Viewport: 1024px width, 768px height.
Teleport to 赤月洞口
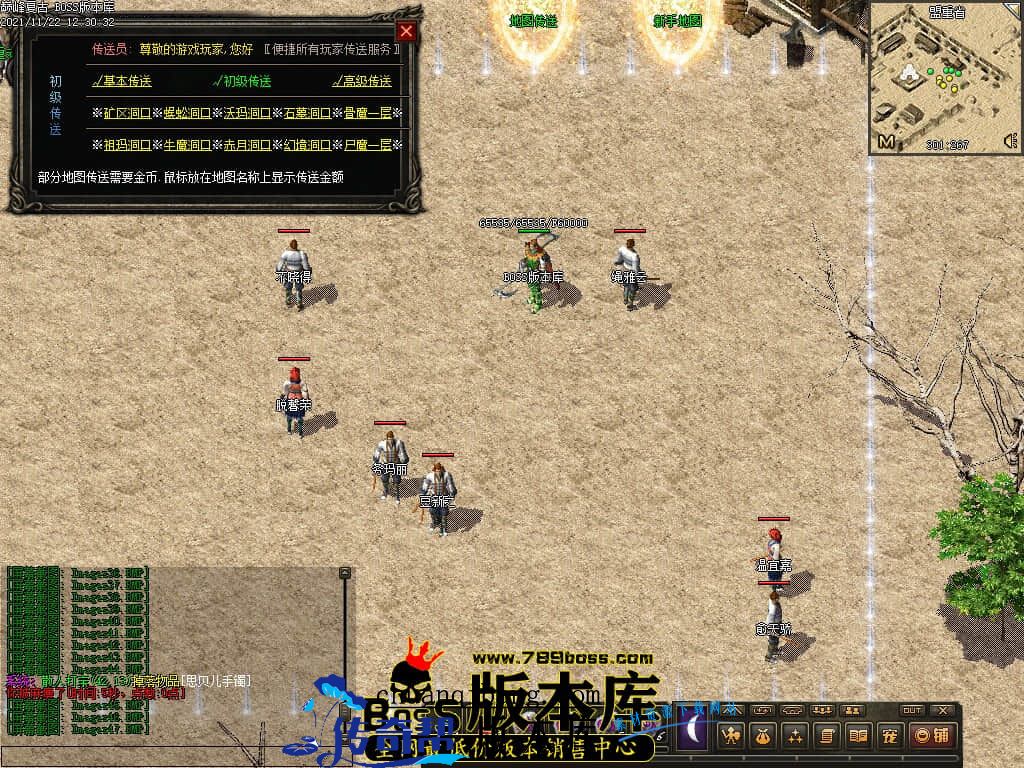point(247,145)
